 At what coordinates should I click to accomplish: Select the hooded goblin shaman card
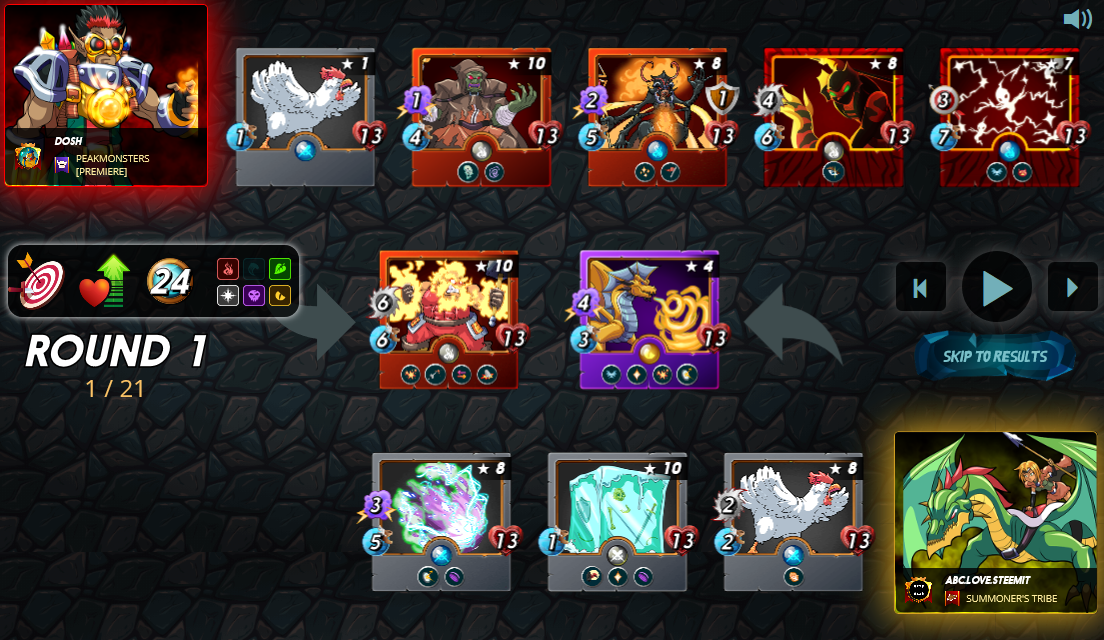point(481,117)
